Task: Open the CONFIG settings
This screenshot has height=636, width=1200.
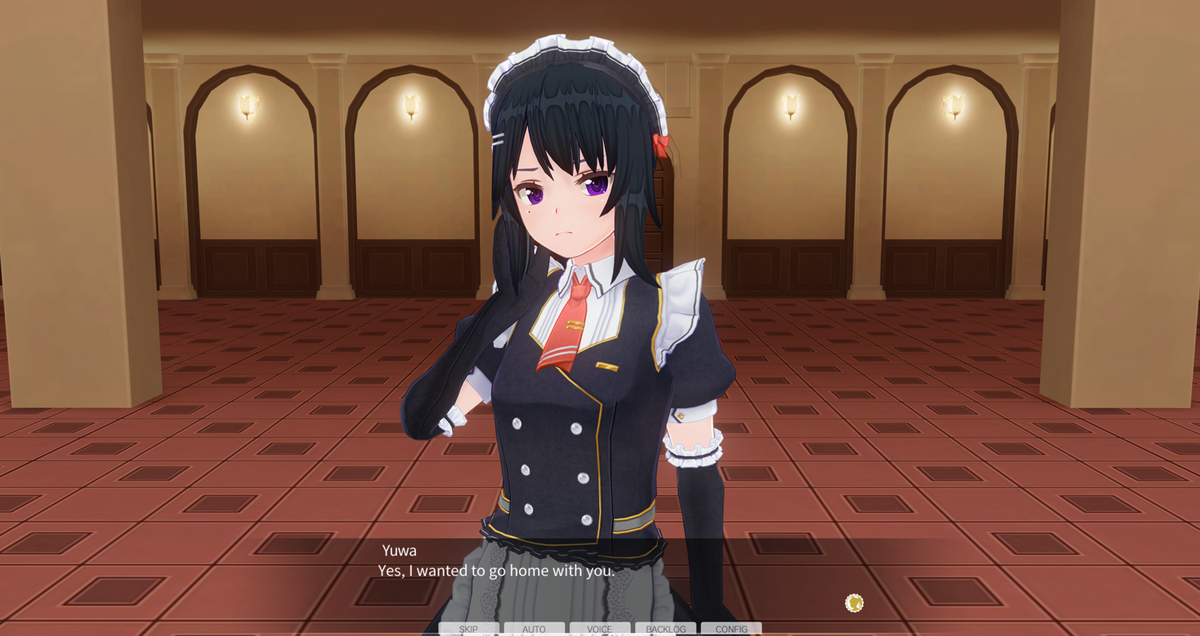Action: pyautogui.click(x=731, y=629)
